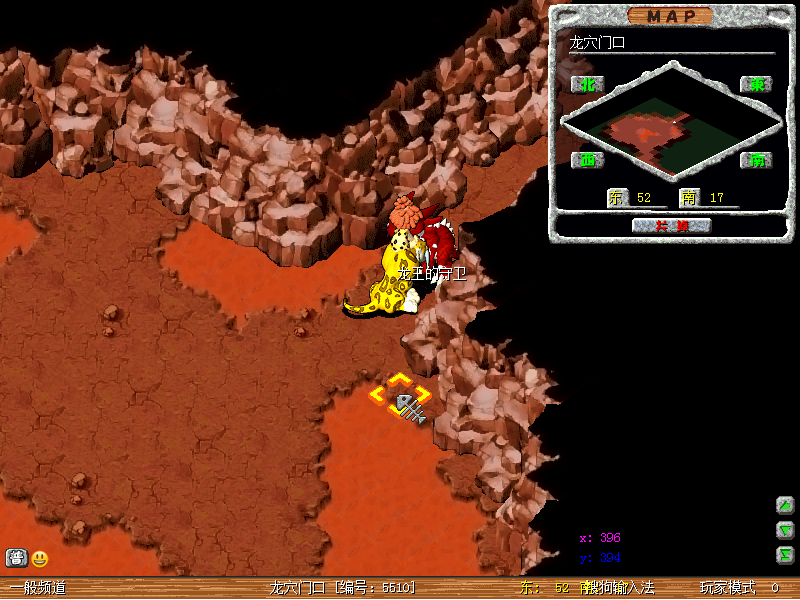This screenshot has height=600, width=800.
Task: Close the map with the red-text button
Action: (671, 225)
